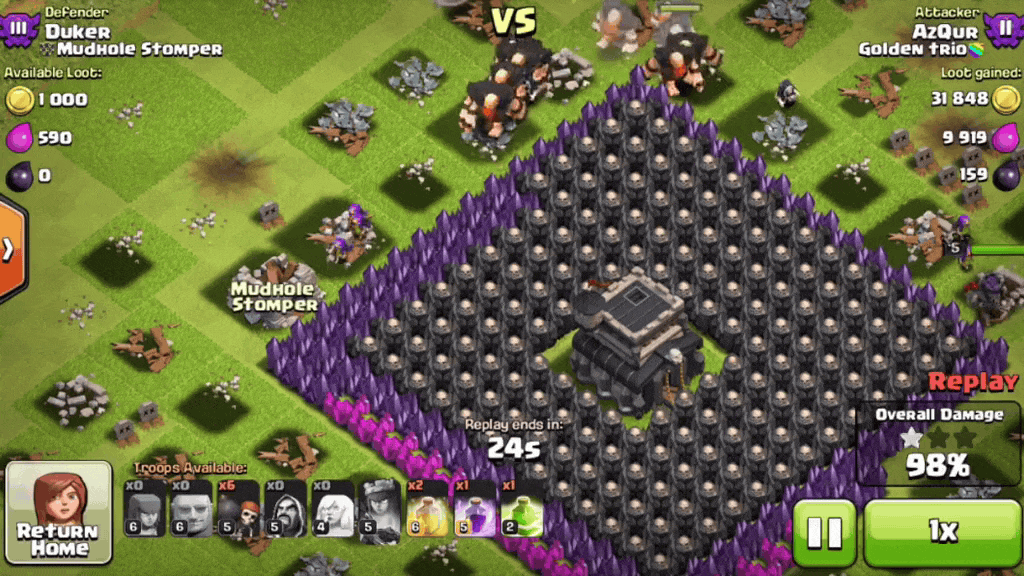Viewport: 1024px width, 576px height.
Task: Select the Archer Queen hero slot
Action: 380,508
